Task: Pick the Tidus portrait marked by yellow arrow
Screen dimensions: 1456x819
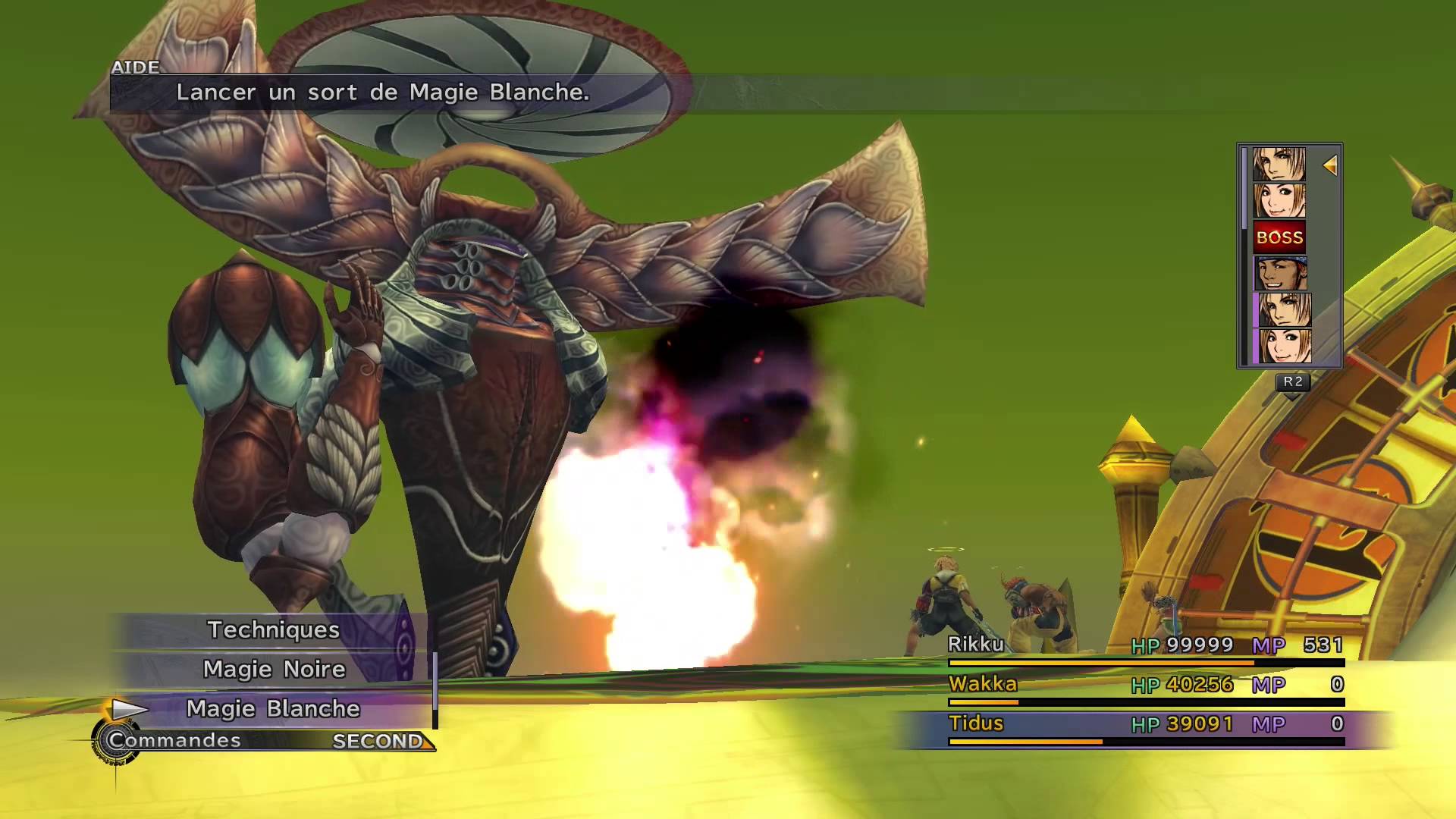Action: [x=1279, y=164]
